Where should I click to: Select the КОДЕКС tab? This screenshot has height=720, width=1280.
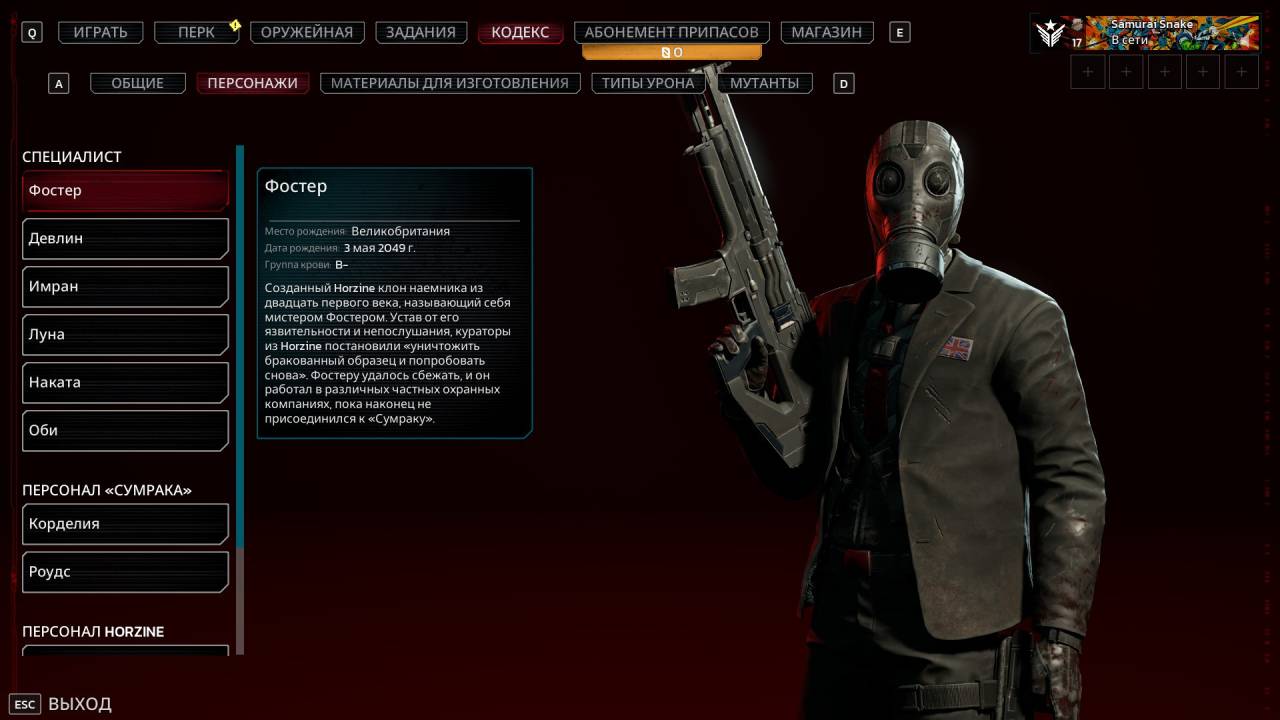520,32
